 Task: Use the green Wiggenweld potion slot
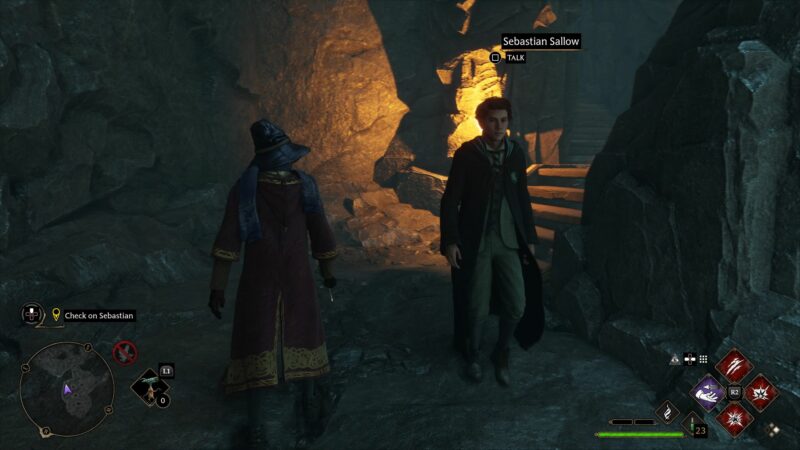[x=694, y=424]
